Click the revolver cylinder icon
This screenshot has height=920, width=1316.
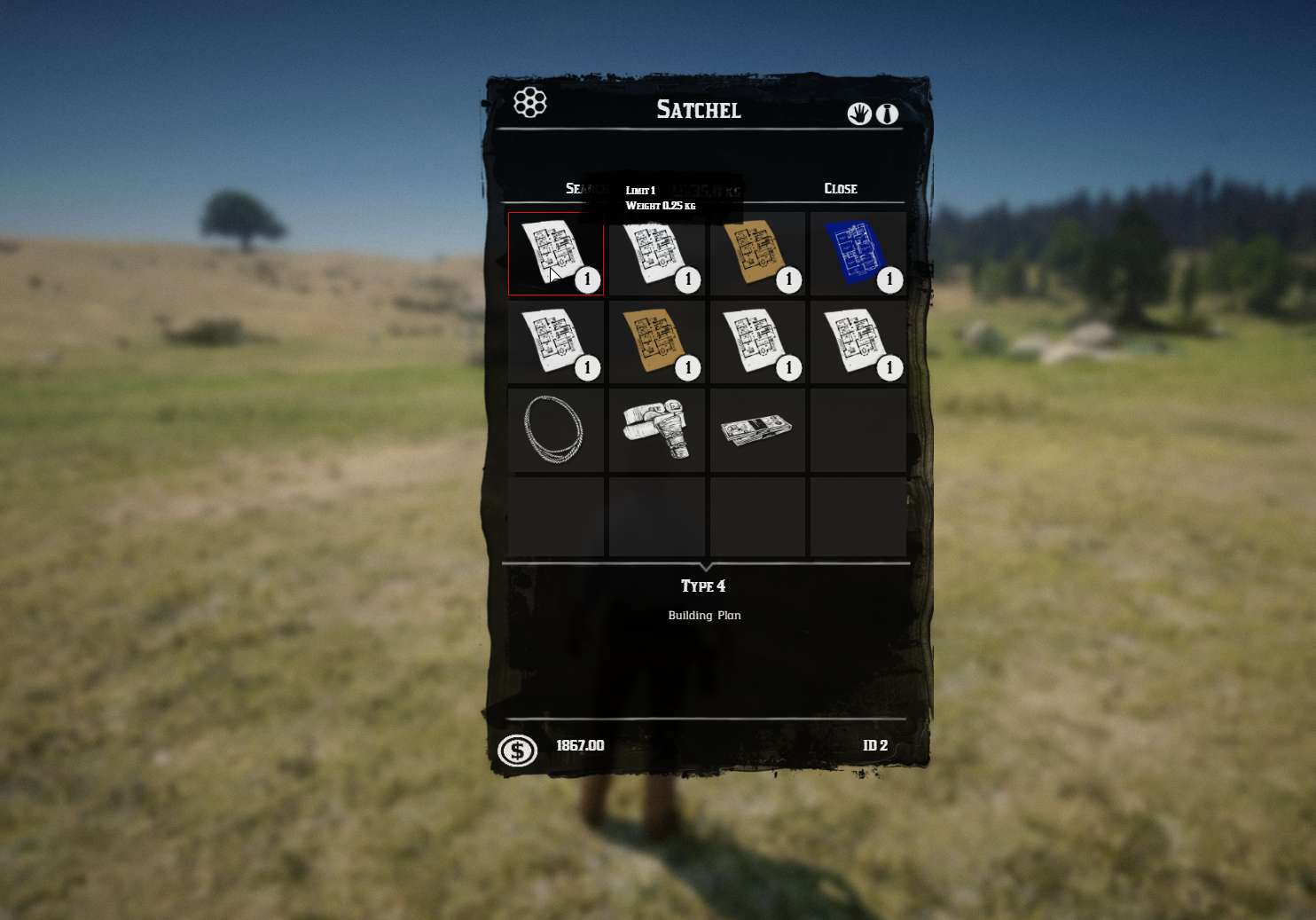tap(529, 103)
